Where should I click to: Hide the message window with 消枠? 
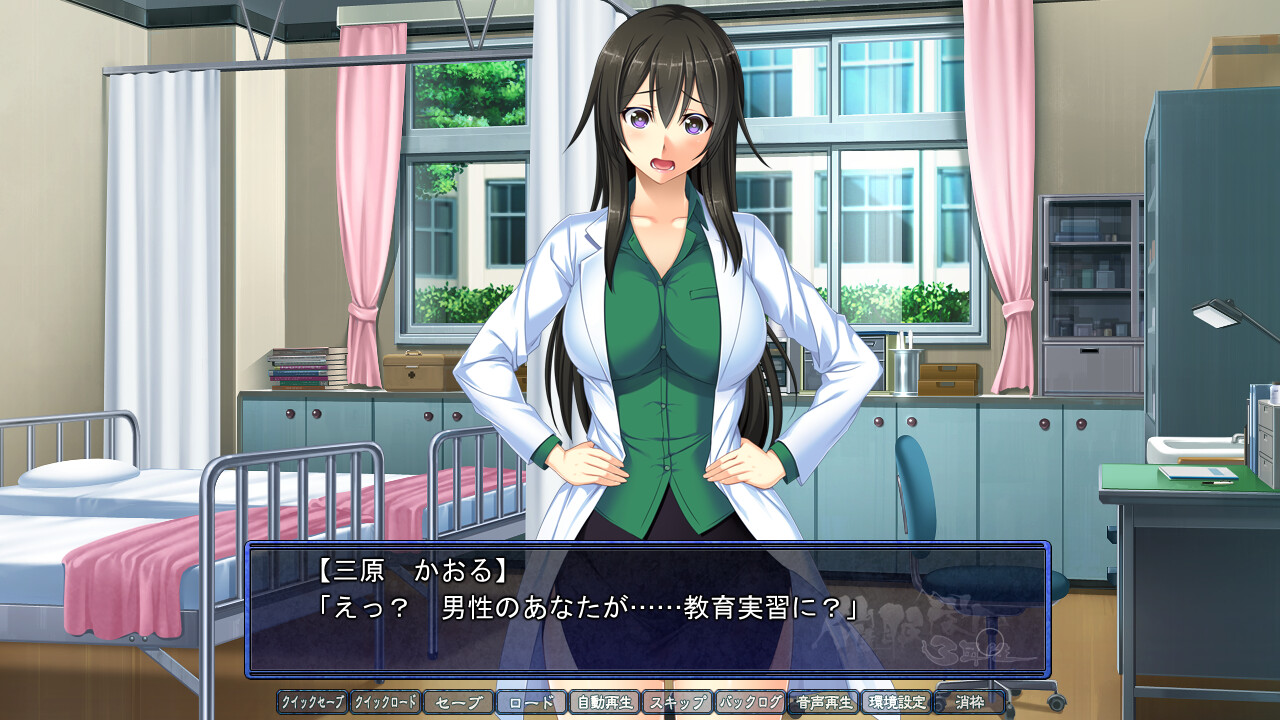click(969, 702)
